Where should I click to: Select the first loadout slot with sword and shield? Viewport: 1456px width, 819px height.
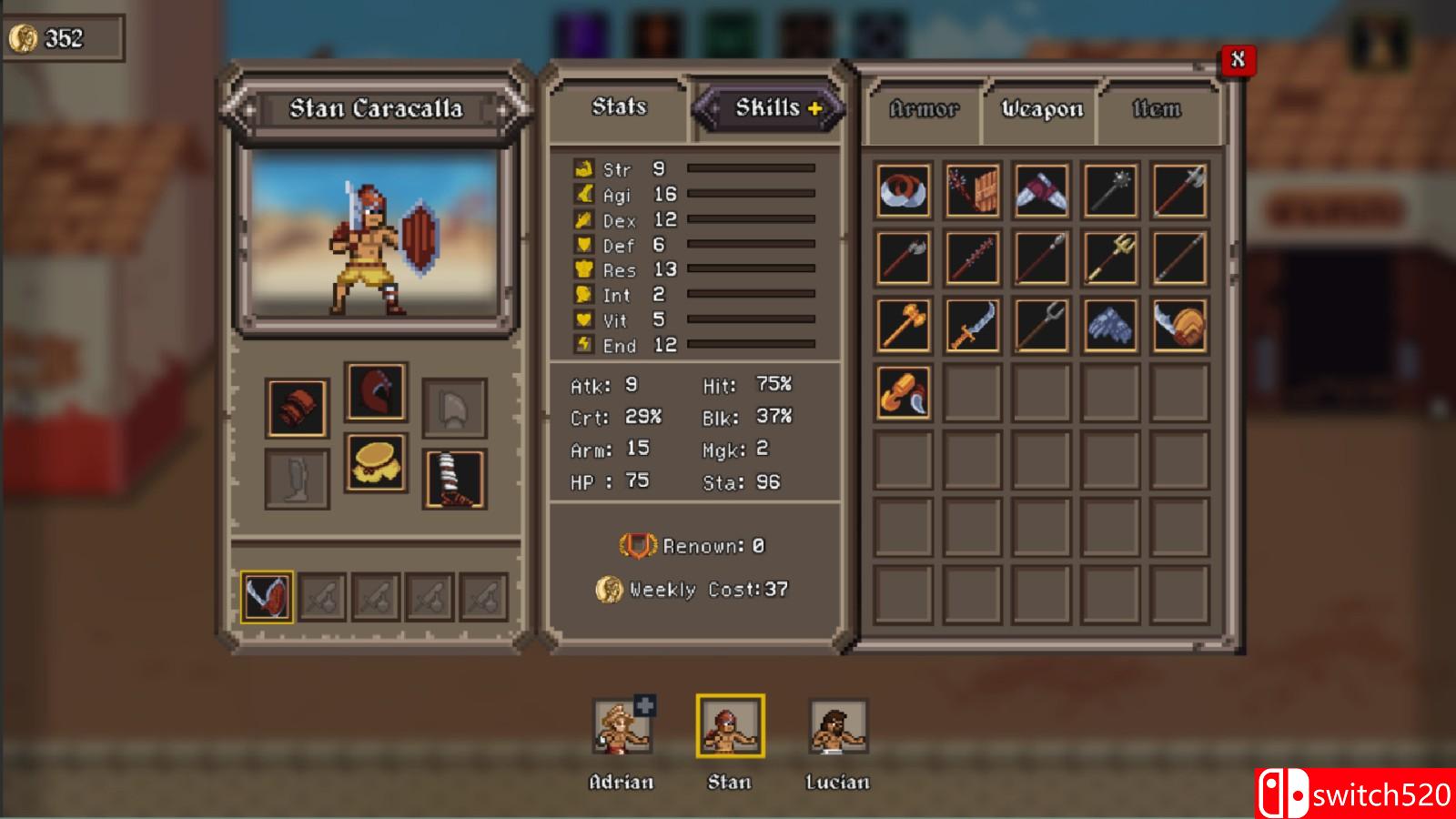click(267, 597)
